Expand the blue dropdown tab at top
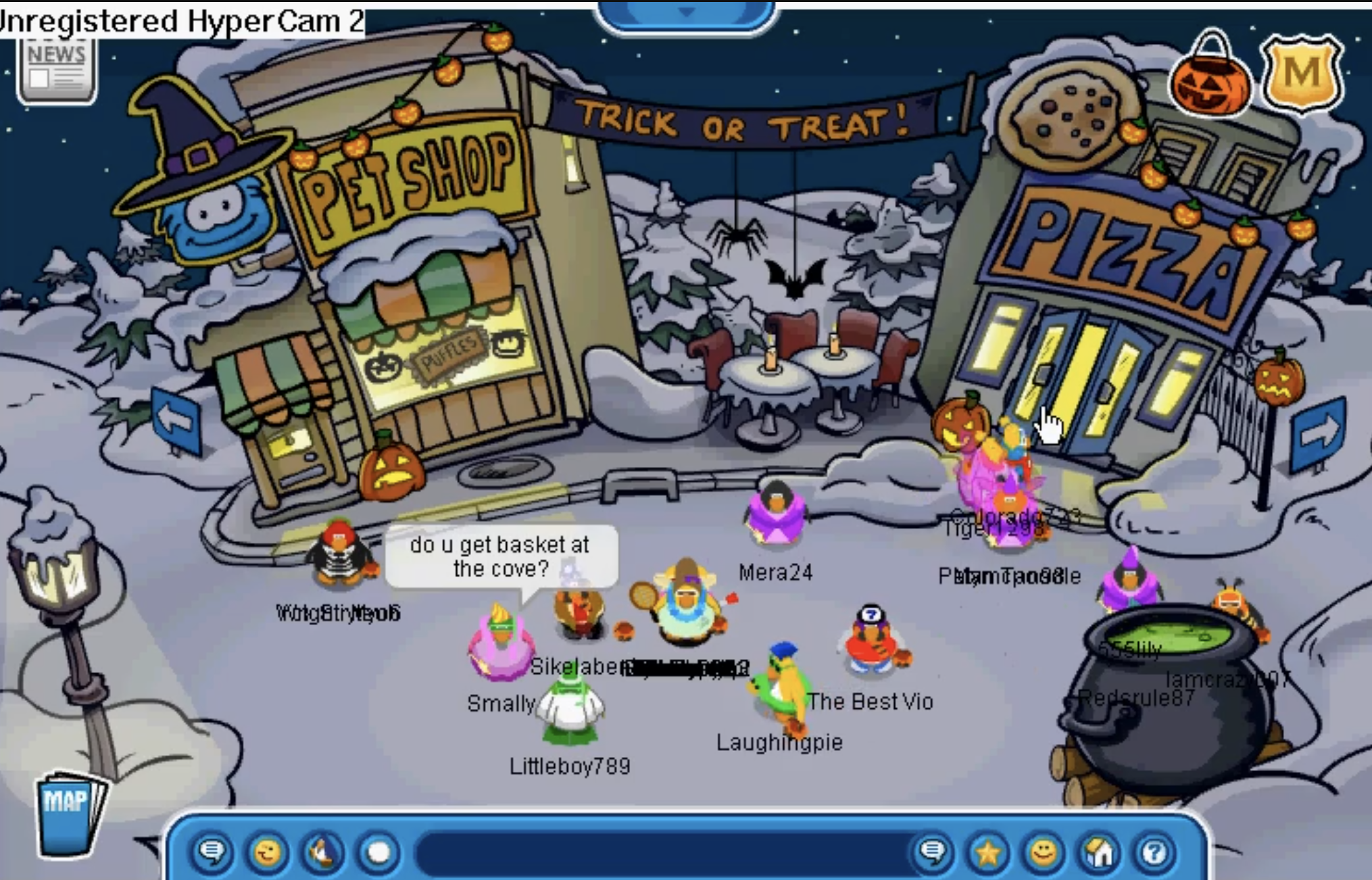 tap(686, 14)
